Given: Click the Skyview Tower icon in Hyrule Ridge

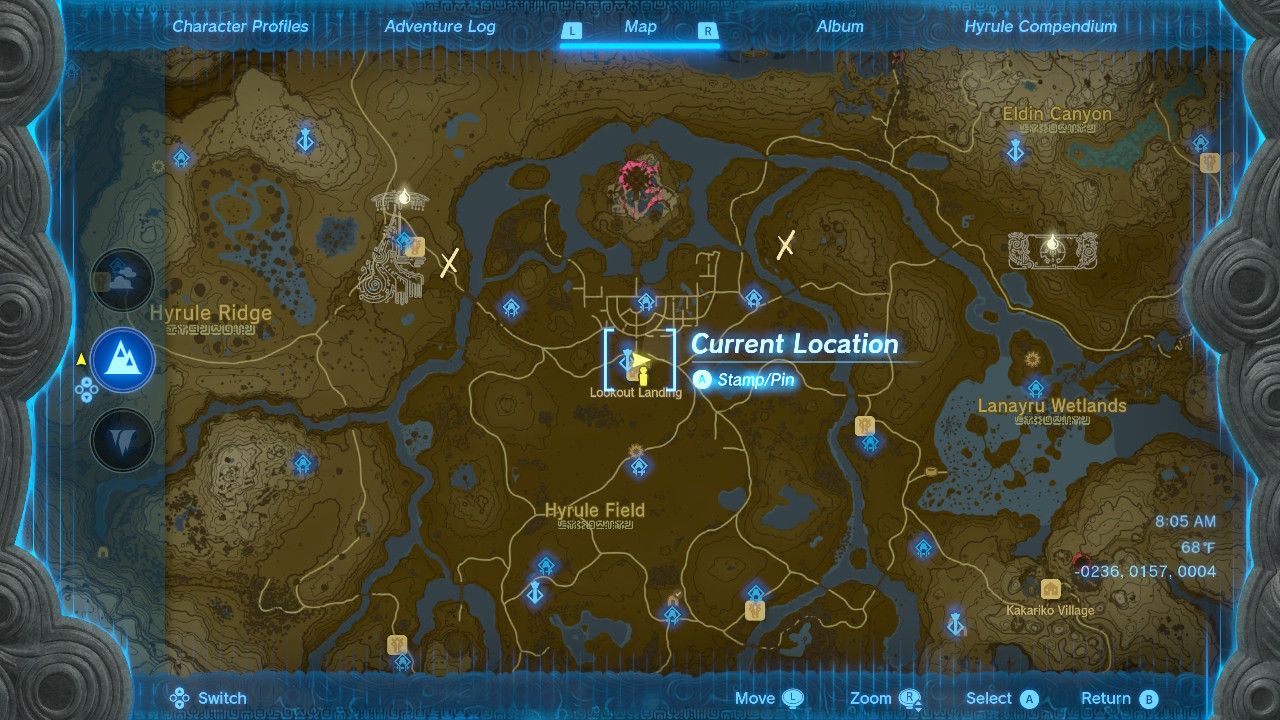Looking at the screenshot, I should pos(402,198).
